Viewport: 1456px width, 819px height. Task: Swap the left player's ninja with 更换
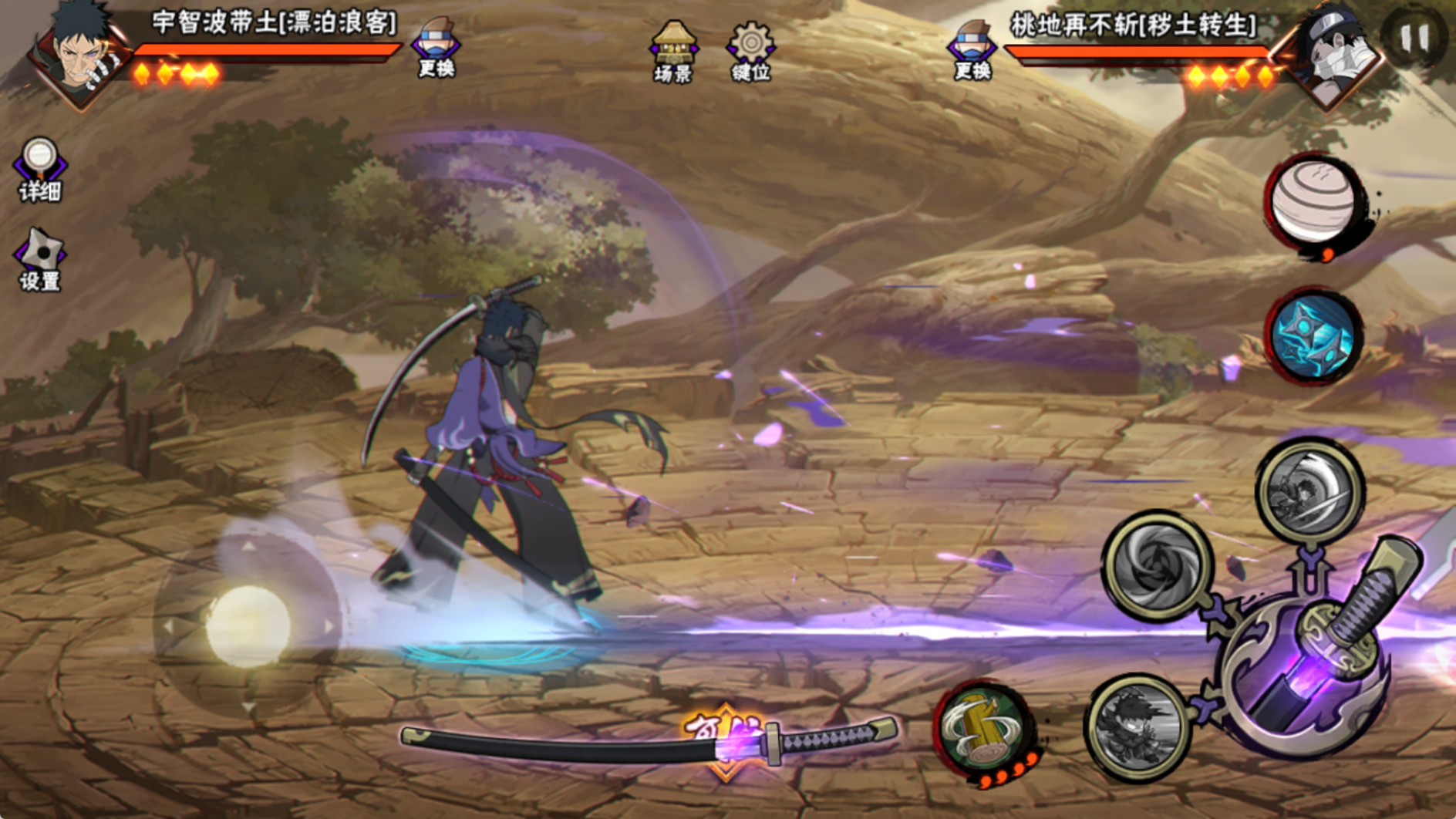click(x=436, y=48)
